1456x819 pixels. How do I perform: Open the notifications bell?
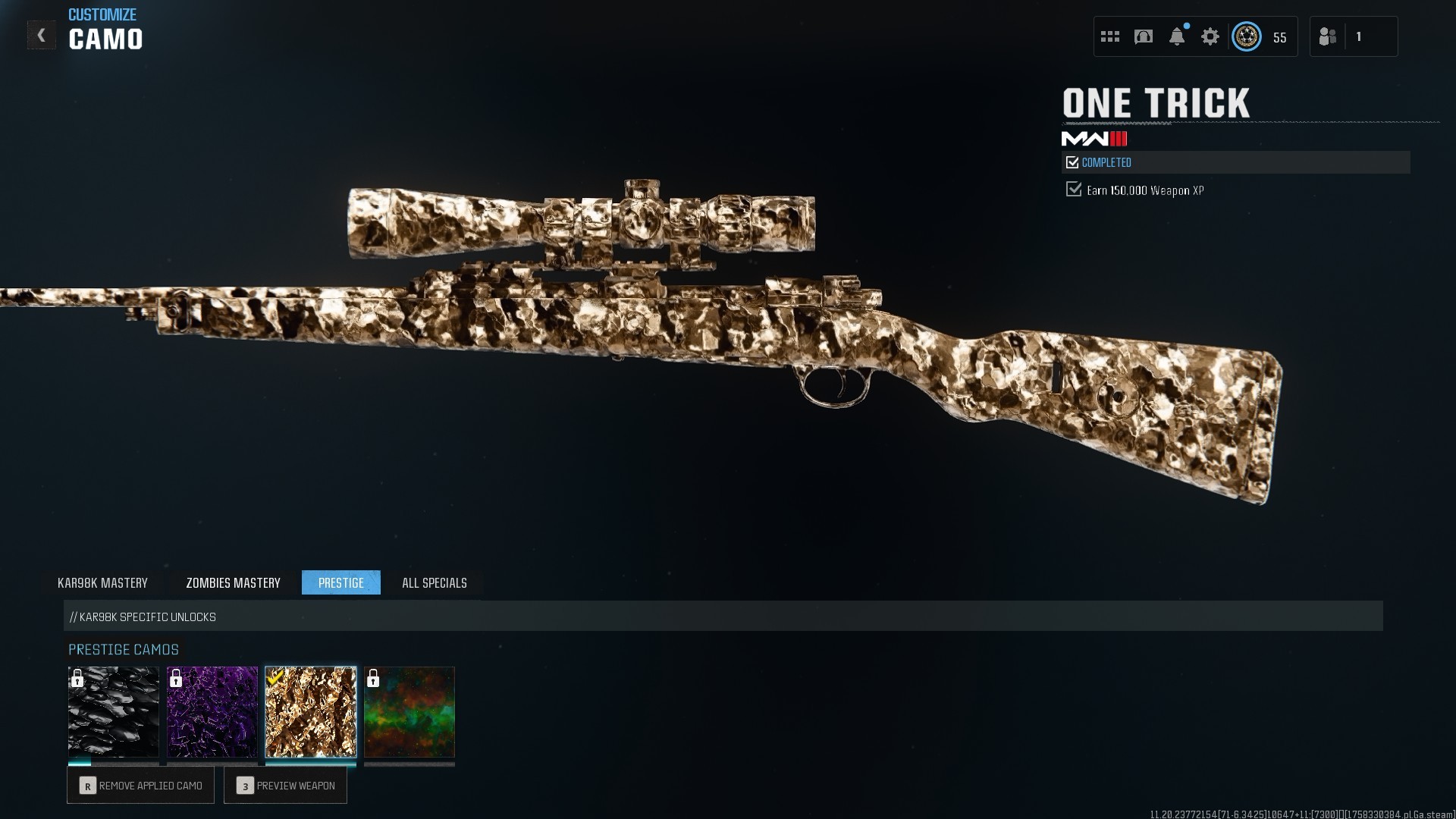pos(1177,36)
